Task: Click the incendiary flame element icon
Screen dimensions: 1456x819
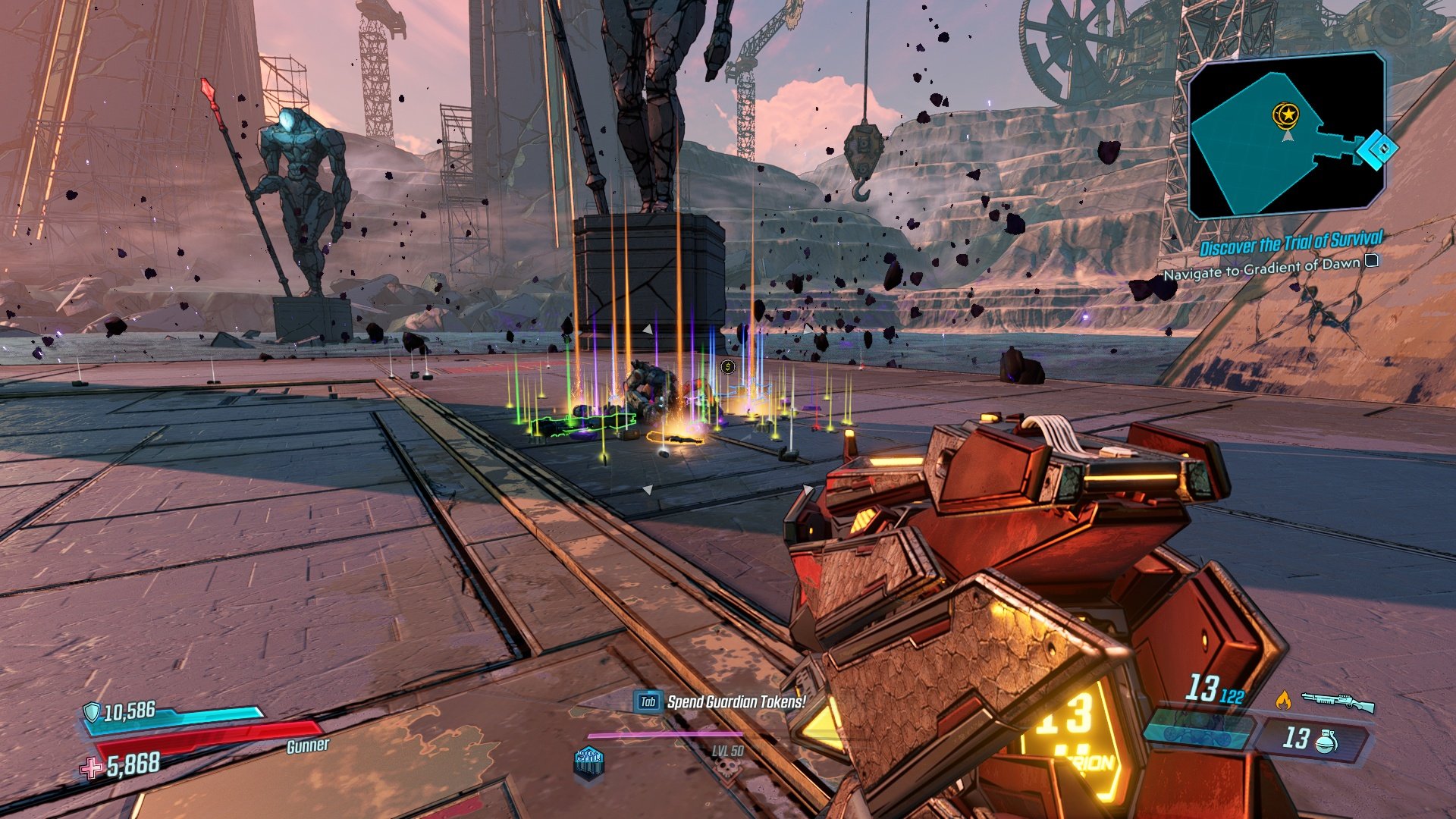Action: pos(1283,700)
